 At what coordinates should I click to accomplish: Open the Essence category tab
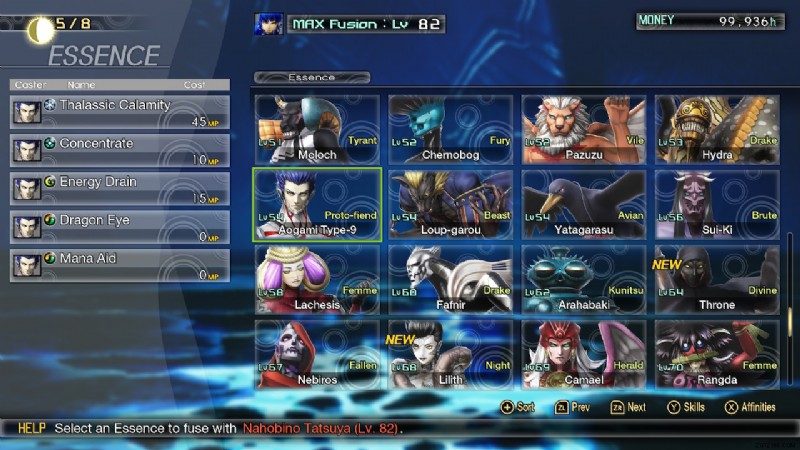(312, 77)
